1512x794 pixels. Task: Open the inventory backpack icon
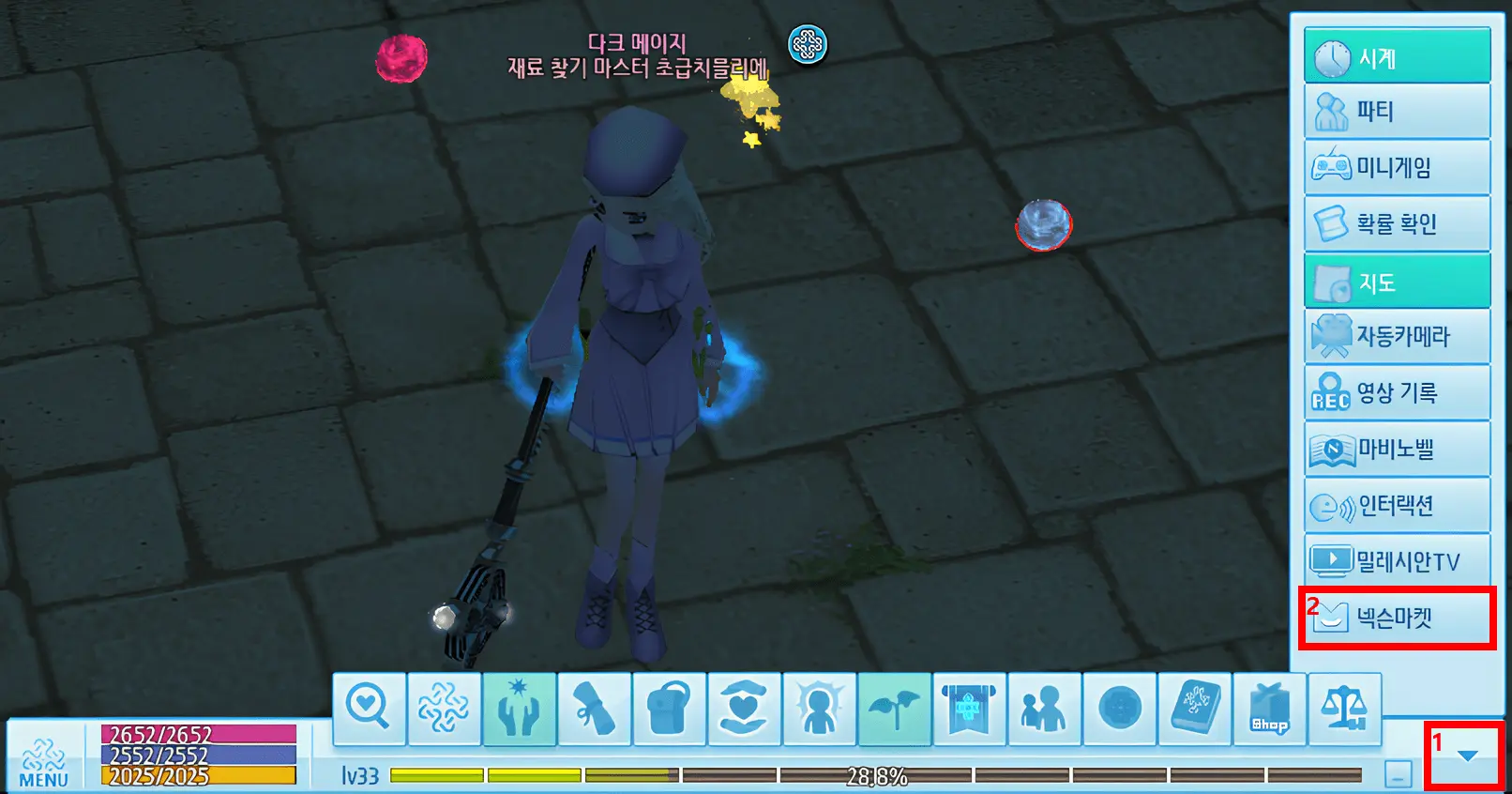(x=670, y=709)
